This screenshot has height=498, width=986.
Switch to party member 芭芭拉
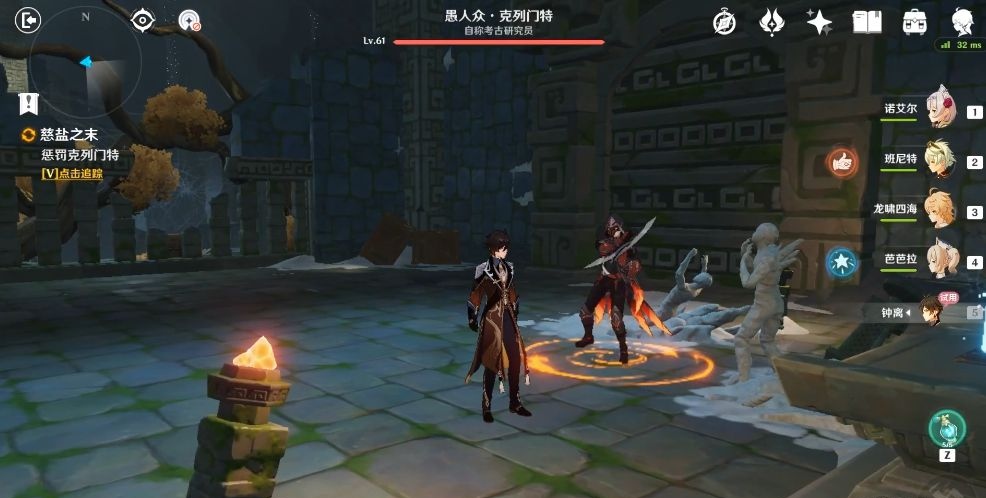click(940, 260)
